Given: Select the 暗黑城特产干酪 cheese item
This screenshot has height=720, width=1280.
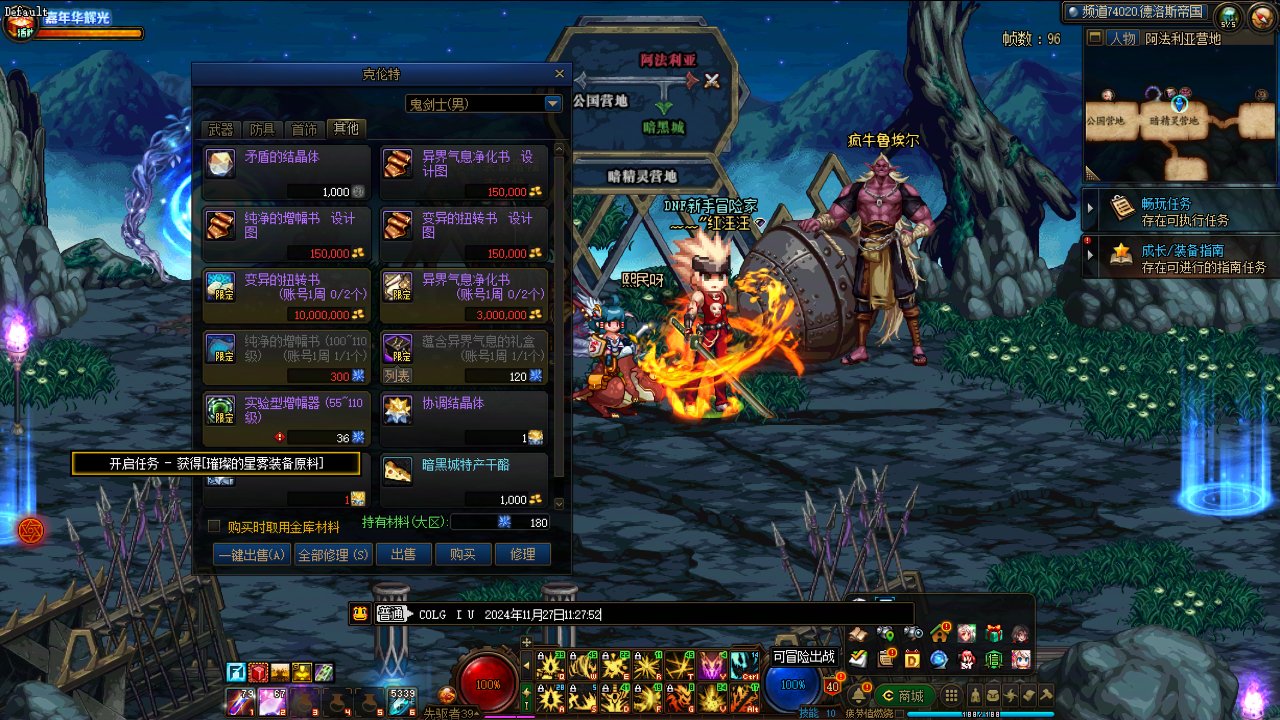Looking at the screenshot, I should [464, 480].
